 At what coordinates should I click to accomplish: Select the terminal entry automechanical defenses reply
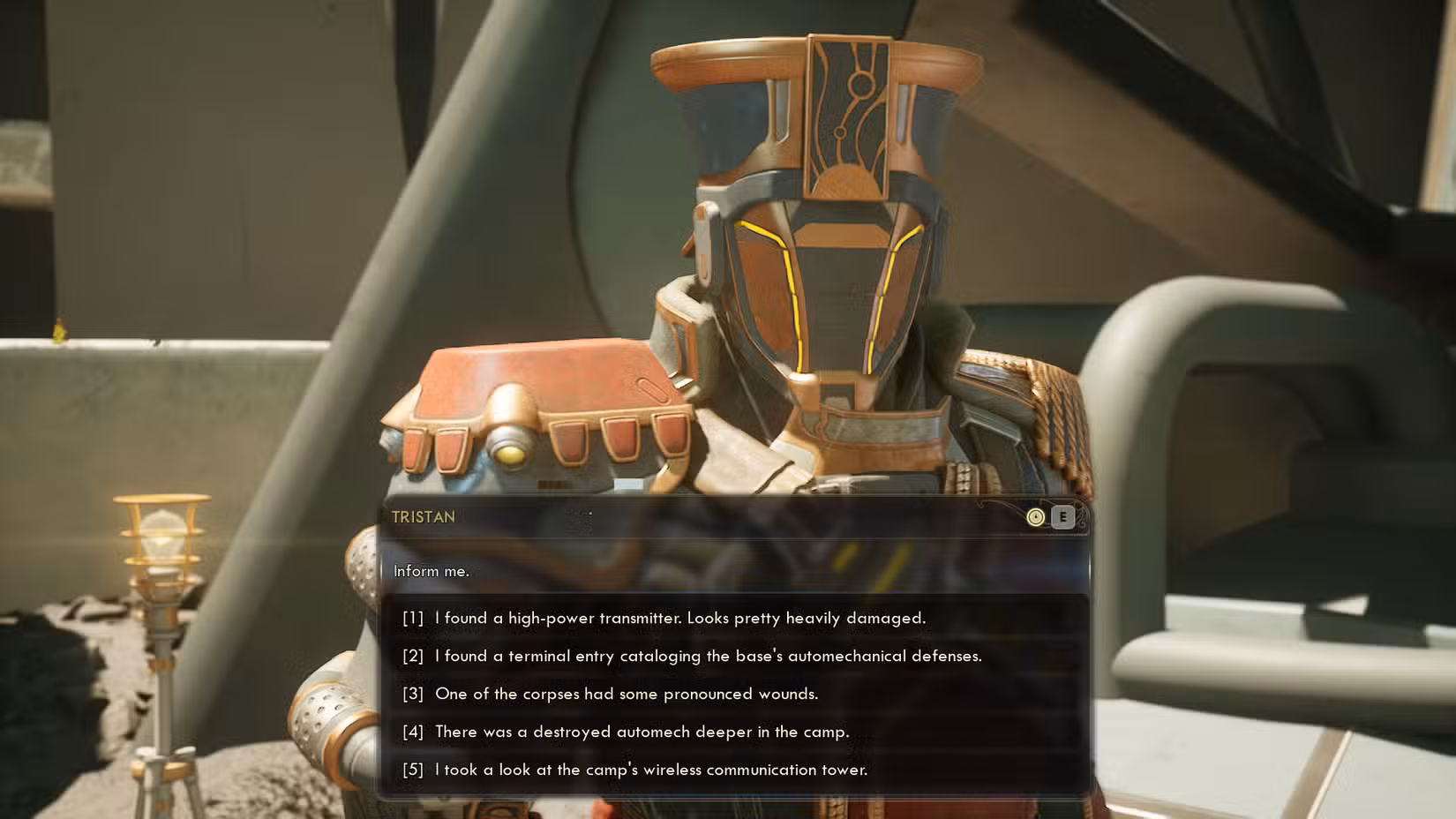pyautogui.click(x=708, y=656)
